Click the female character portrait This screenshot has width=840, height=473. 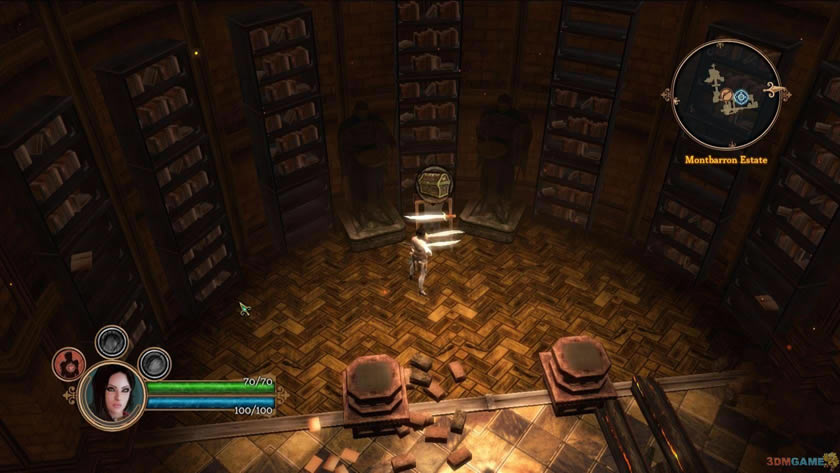point(110,392)
